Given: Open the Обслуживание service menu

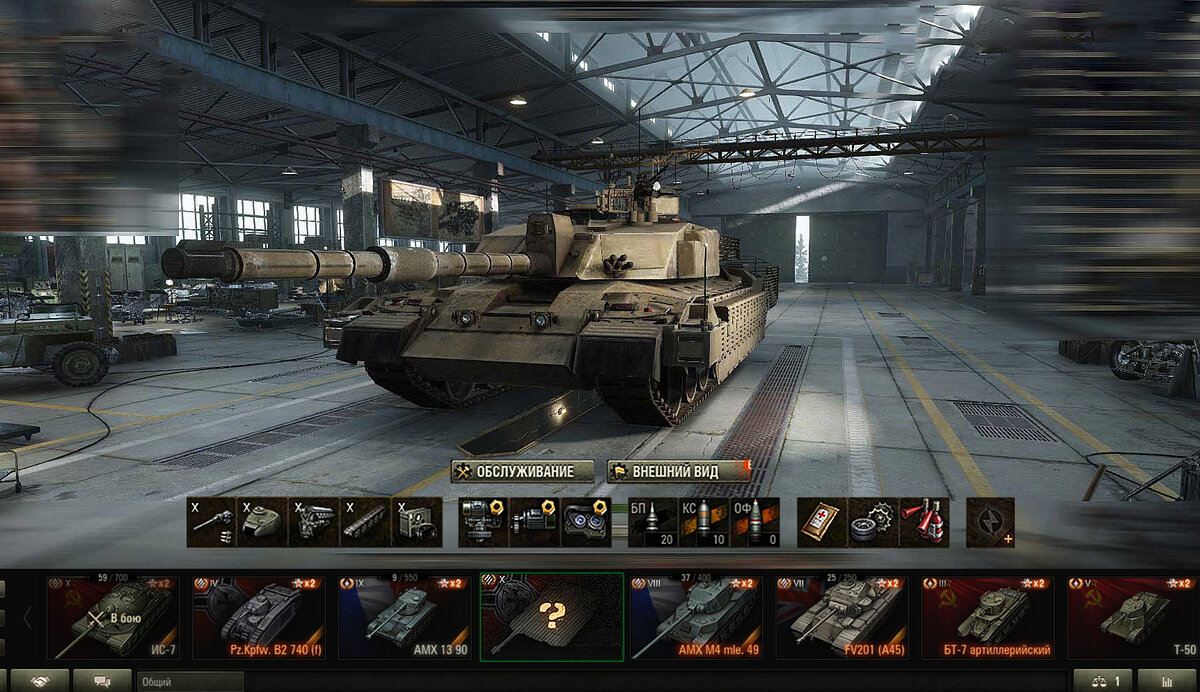Looking at the screenshot, I should coord(515,471).
